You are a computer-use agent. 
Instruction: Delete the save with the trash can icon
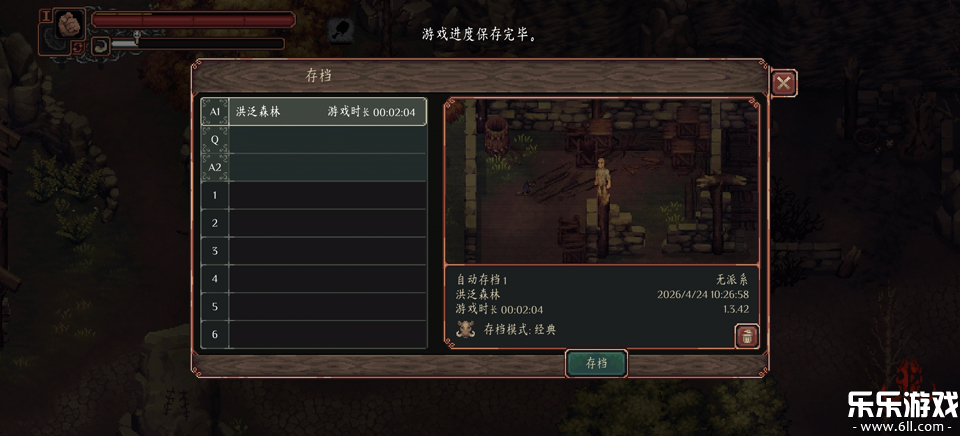[745, 337]
